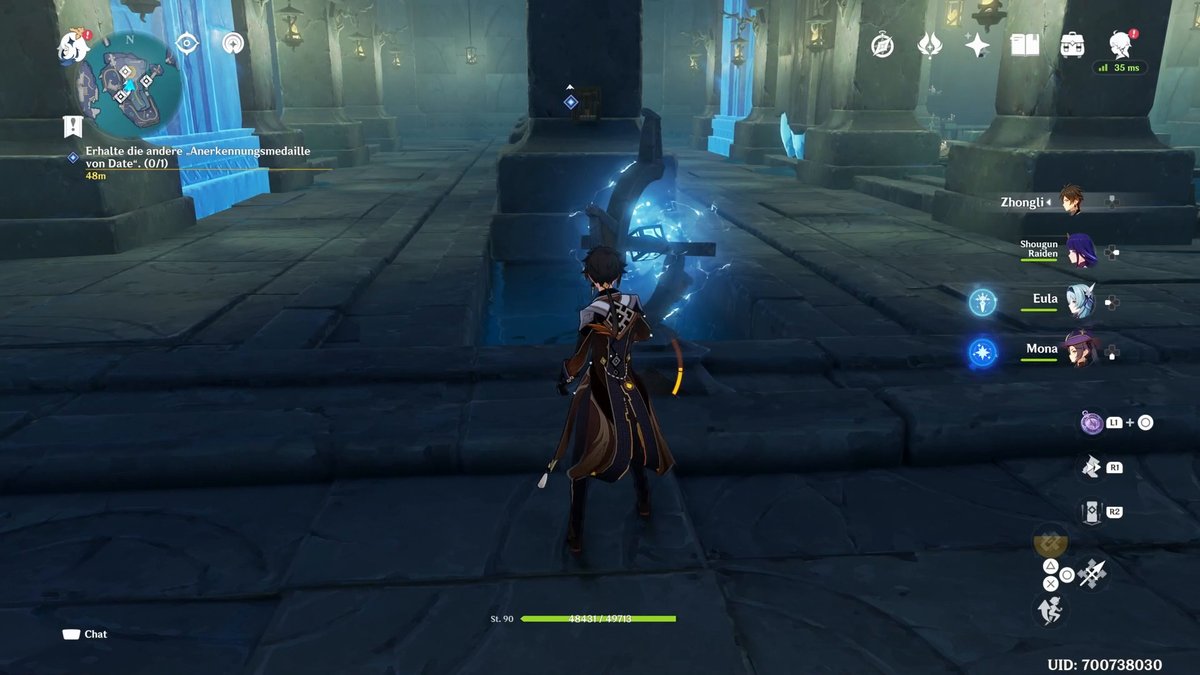Open the open-book icon
1200x675 pixels.
[1025, 45]
